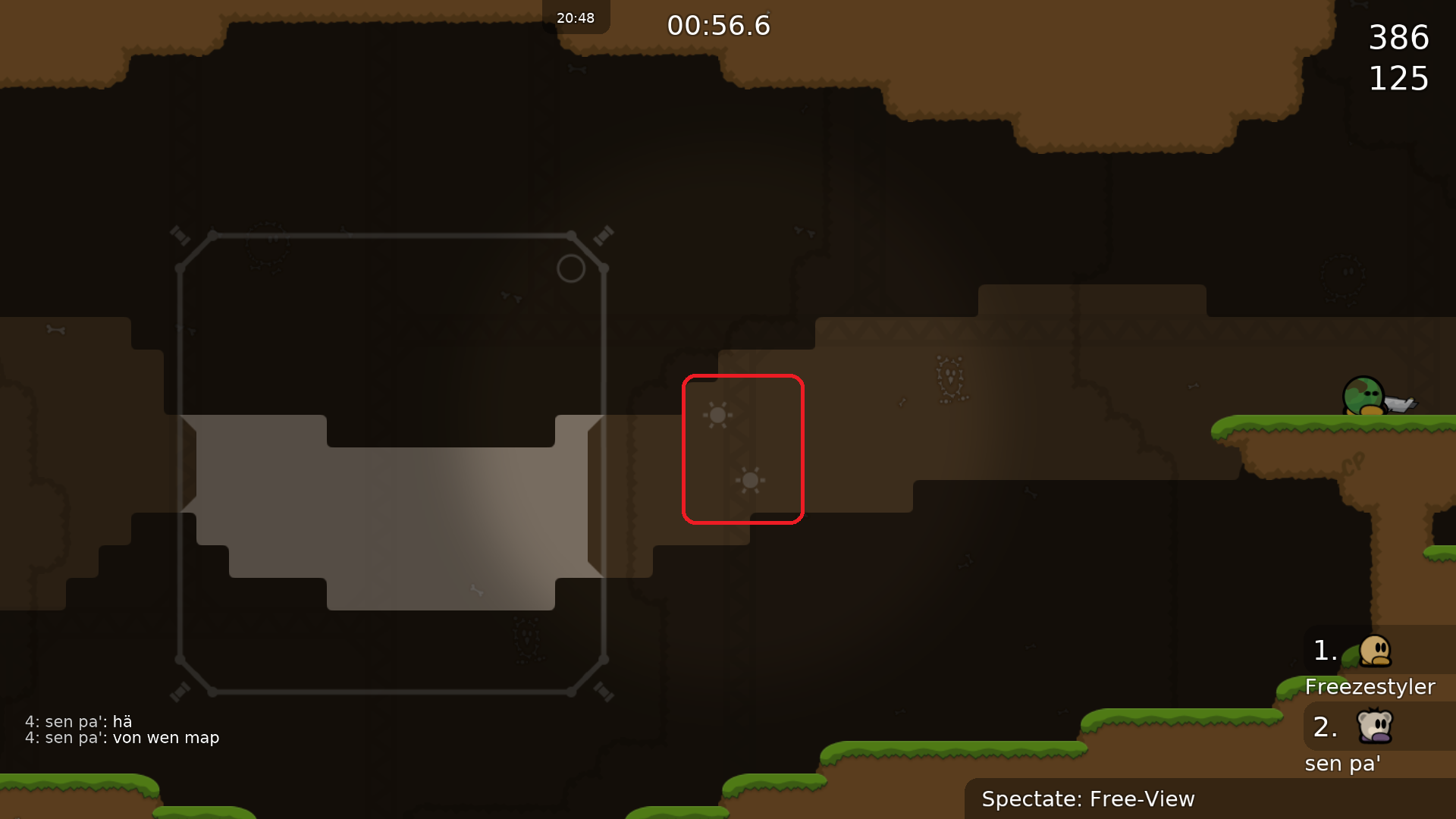Click the lower sun pickup in red rectangle
This screenshot has width=1456, height=819.
click(x=750, y=480)
